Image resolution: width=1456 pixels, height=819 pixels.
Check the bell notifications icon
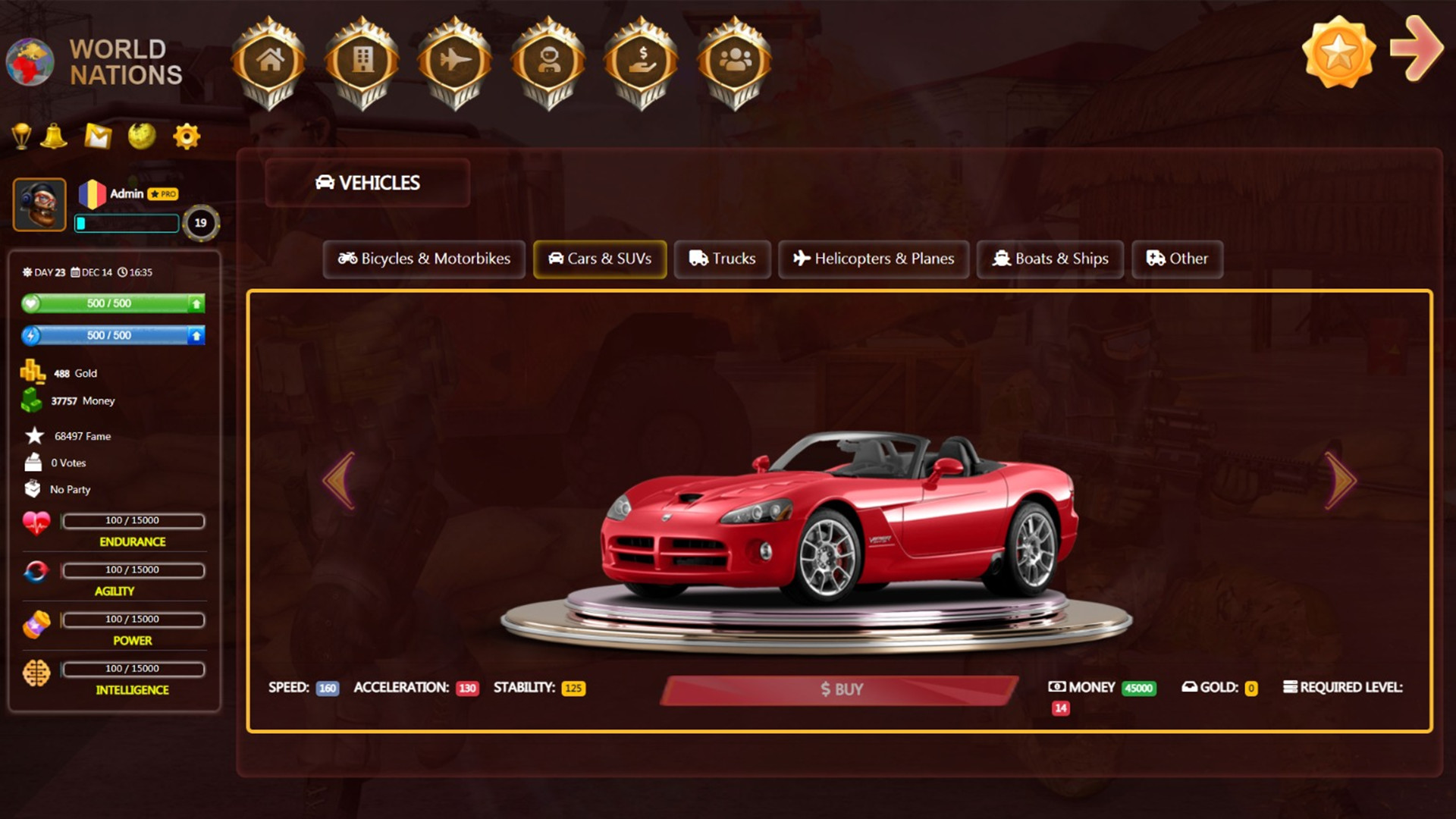click(53, 135)
